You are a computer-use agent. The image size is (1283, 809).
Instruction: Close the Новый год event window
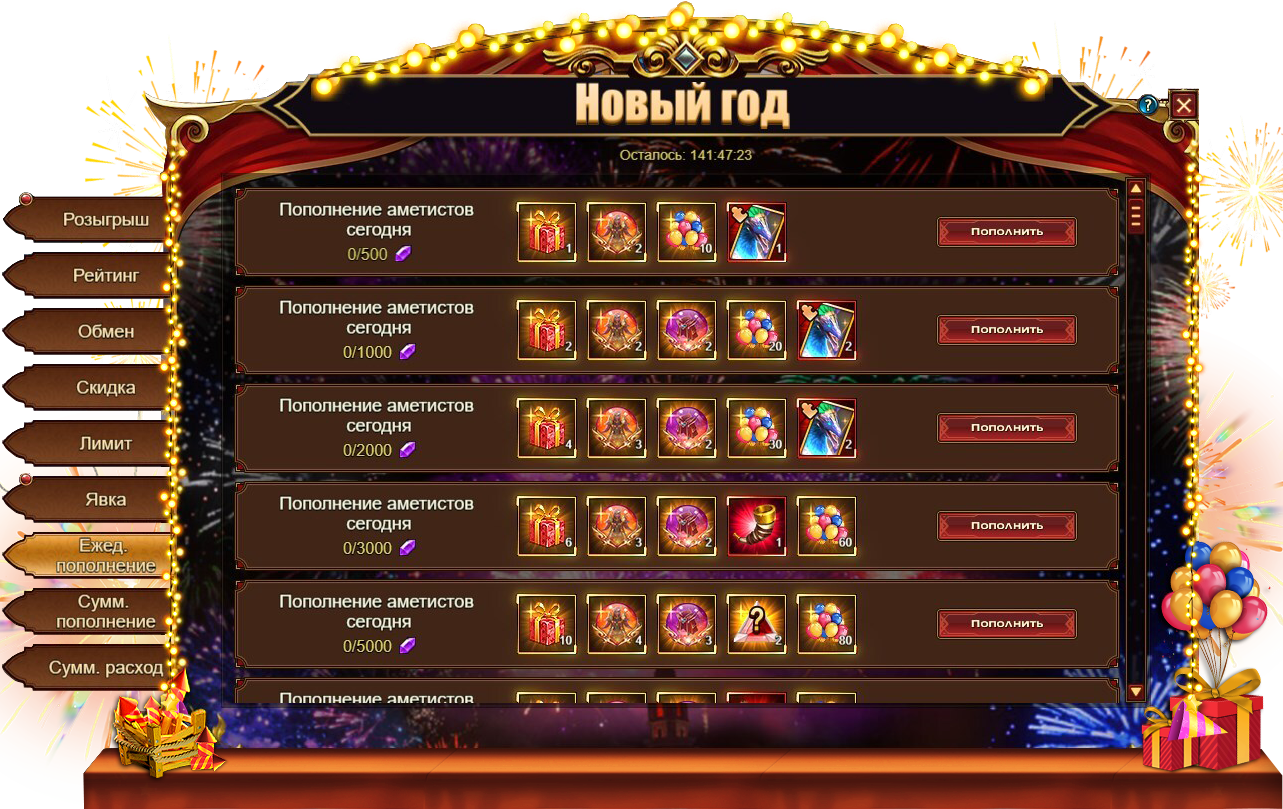(x=1184, y=105)
